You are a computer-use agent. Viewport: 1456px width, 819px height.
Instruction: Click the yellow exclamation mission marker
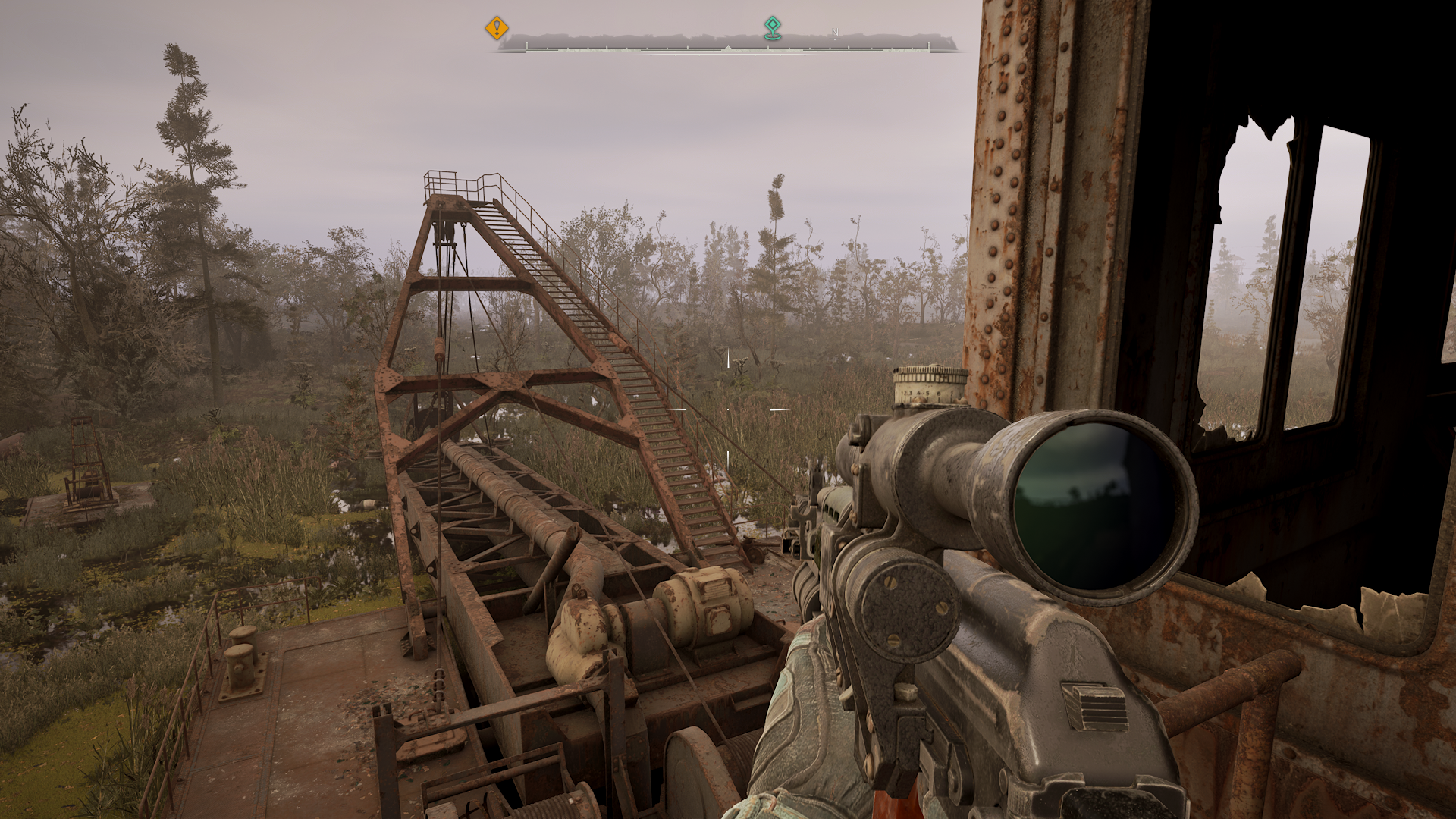[x=495, y=27]
